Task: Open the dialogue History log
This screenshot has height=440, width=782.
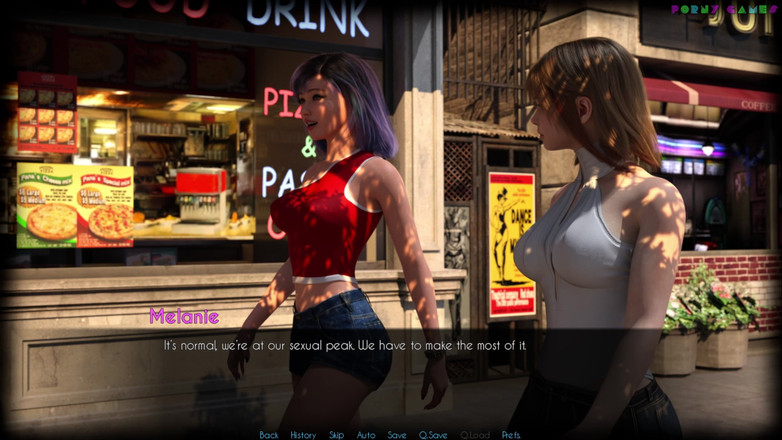Action: tap(303, 435)
